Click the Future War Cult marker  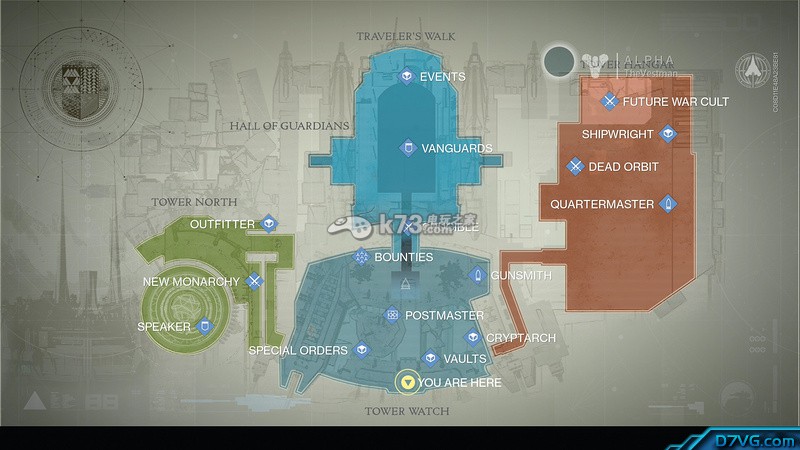click(x=609, y=101)
